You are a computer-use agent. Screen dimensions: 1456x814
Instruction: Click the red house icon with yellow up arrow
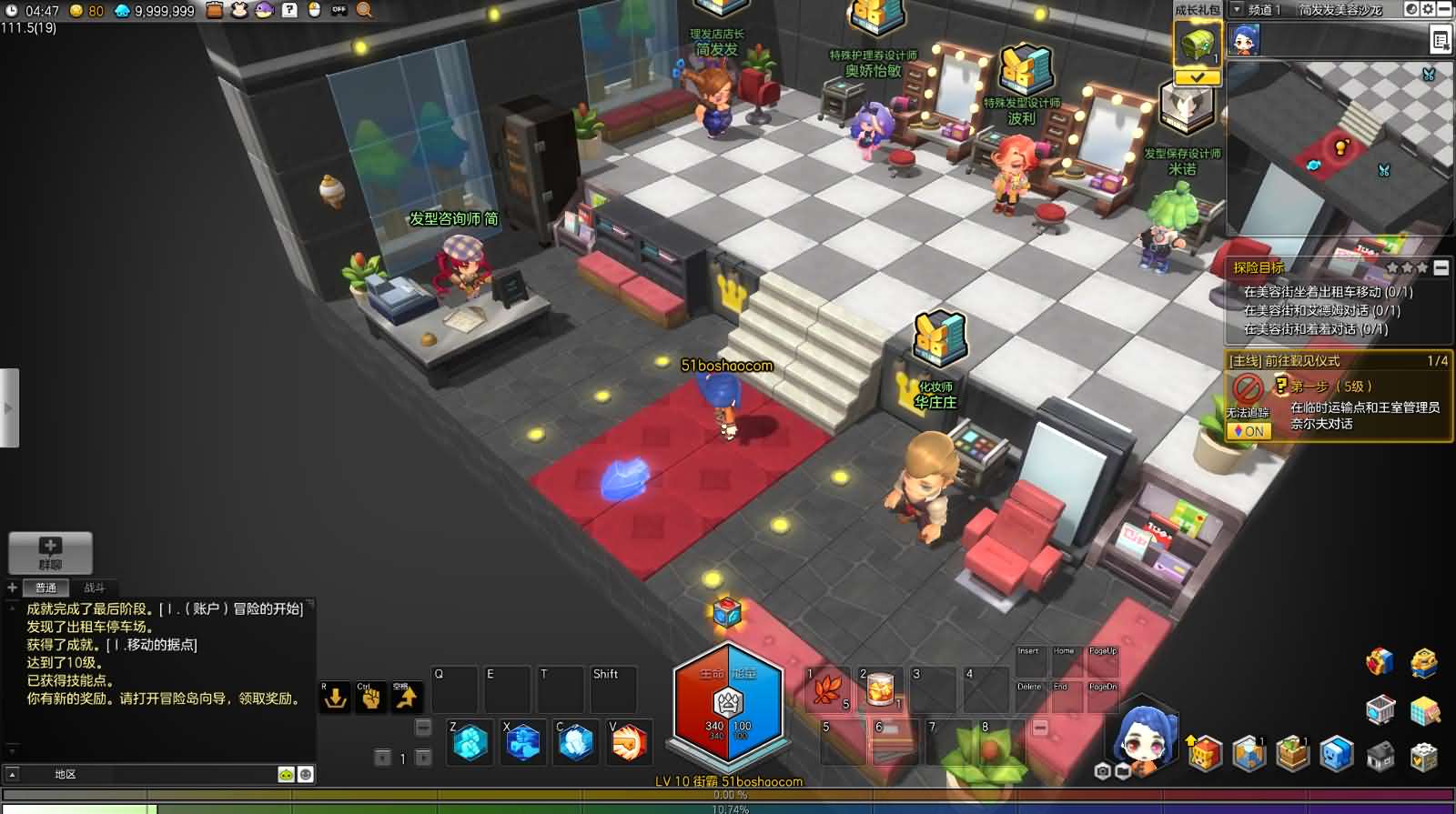click(x=1204, y=754)
